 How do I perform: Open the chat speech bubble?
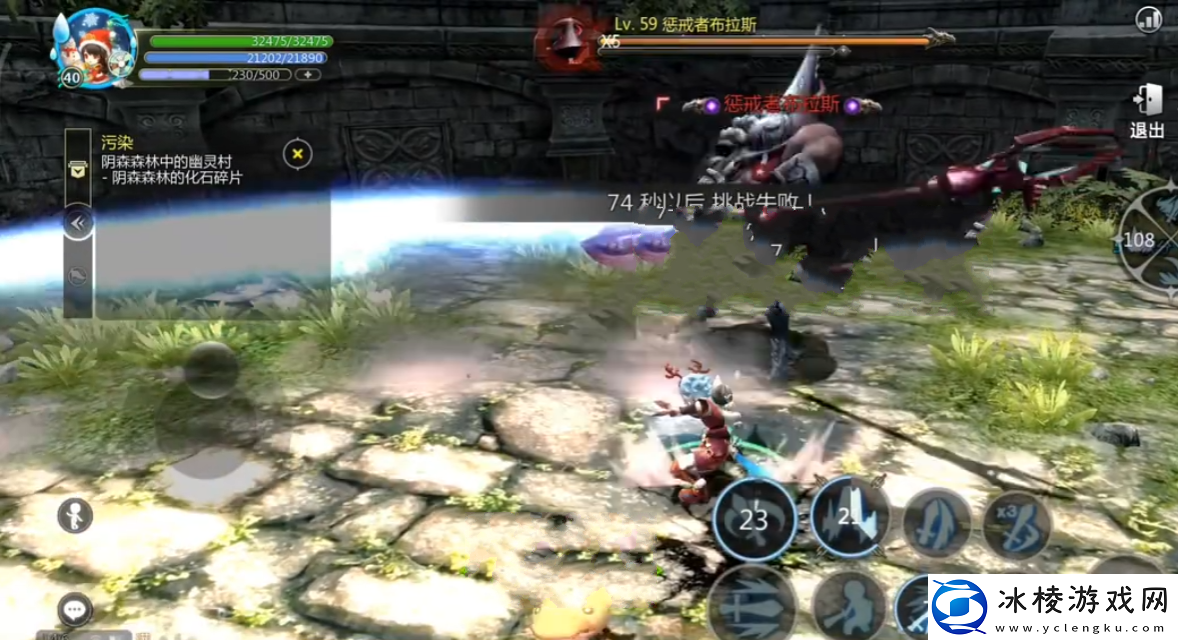point(75,607)
